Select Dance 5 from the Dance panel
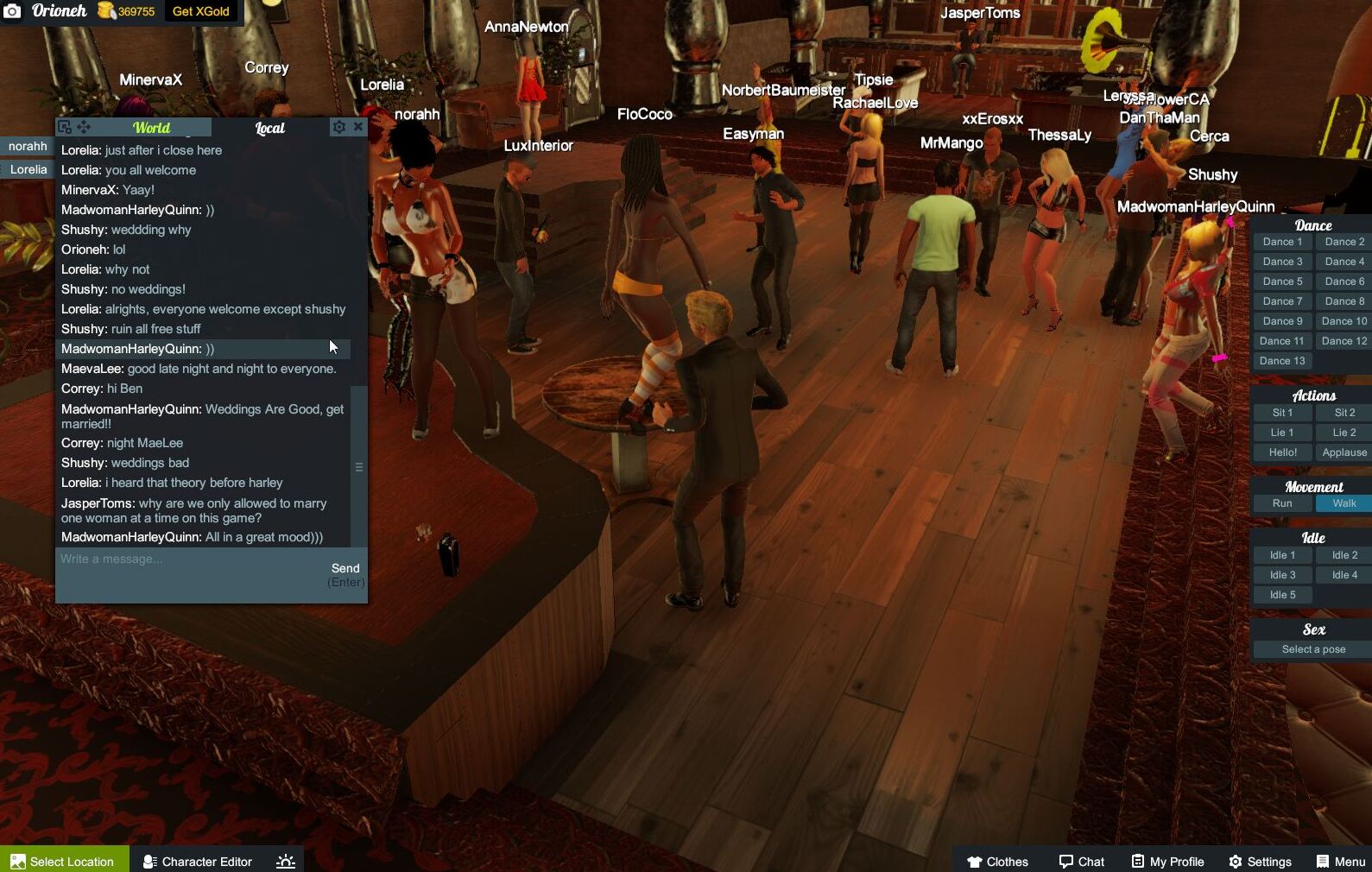 1281,281
